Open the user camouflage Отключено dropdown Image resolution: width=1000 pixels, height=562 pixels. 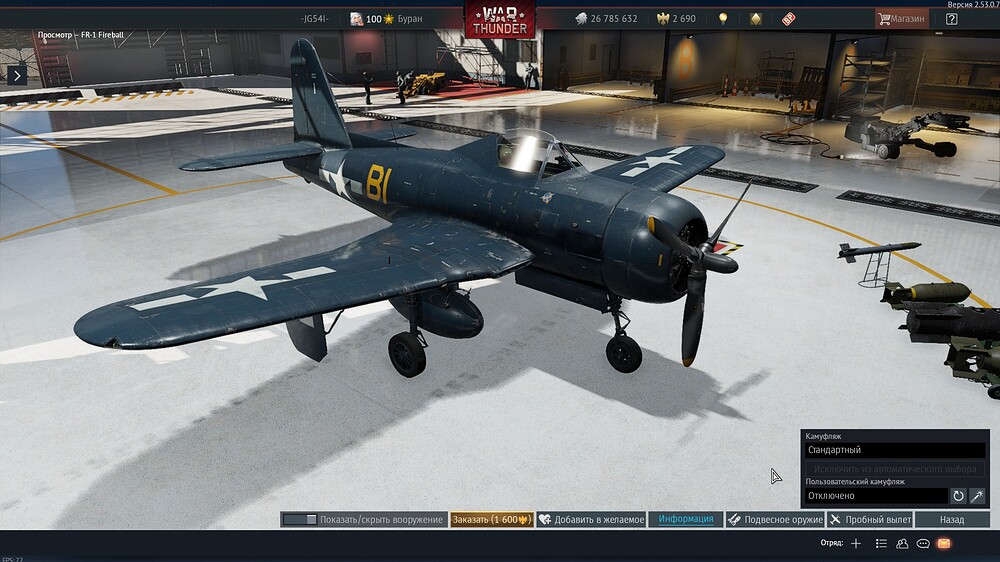coord(876,496)
